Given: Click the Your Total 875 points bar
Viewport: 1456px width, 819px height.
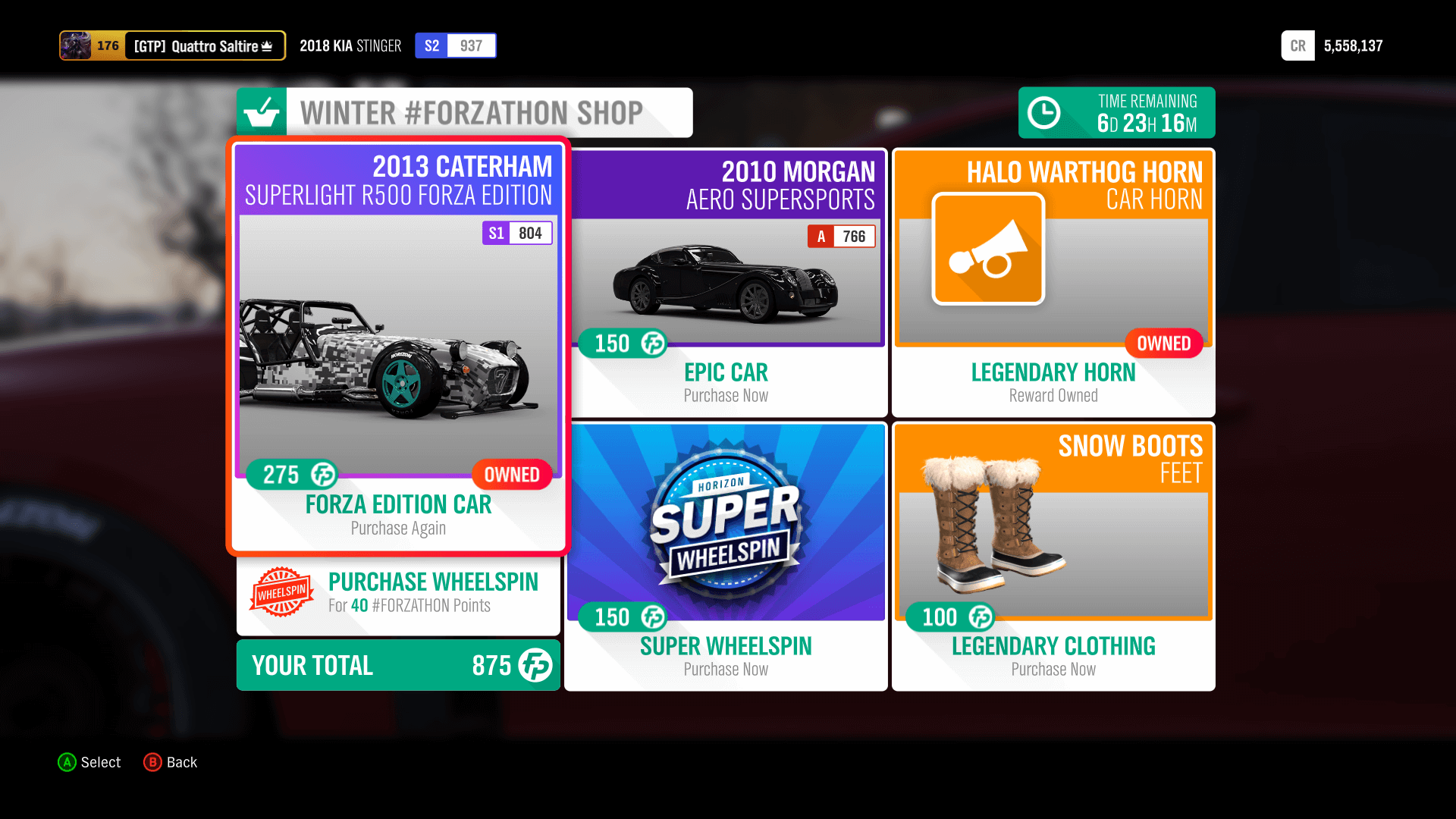Looking at the screenshot, I should tap(398, 665).
